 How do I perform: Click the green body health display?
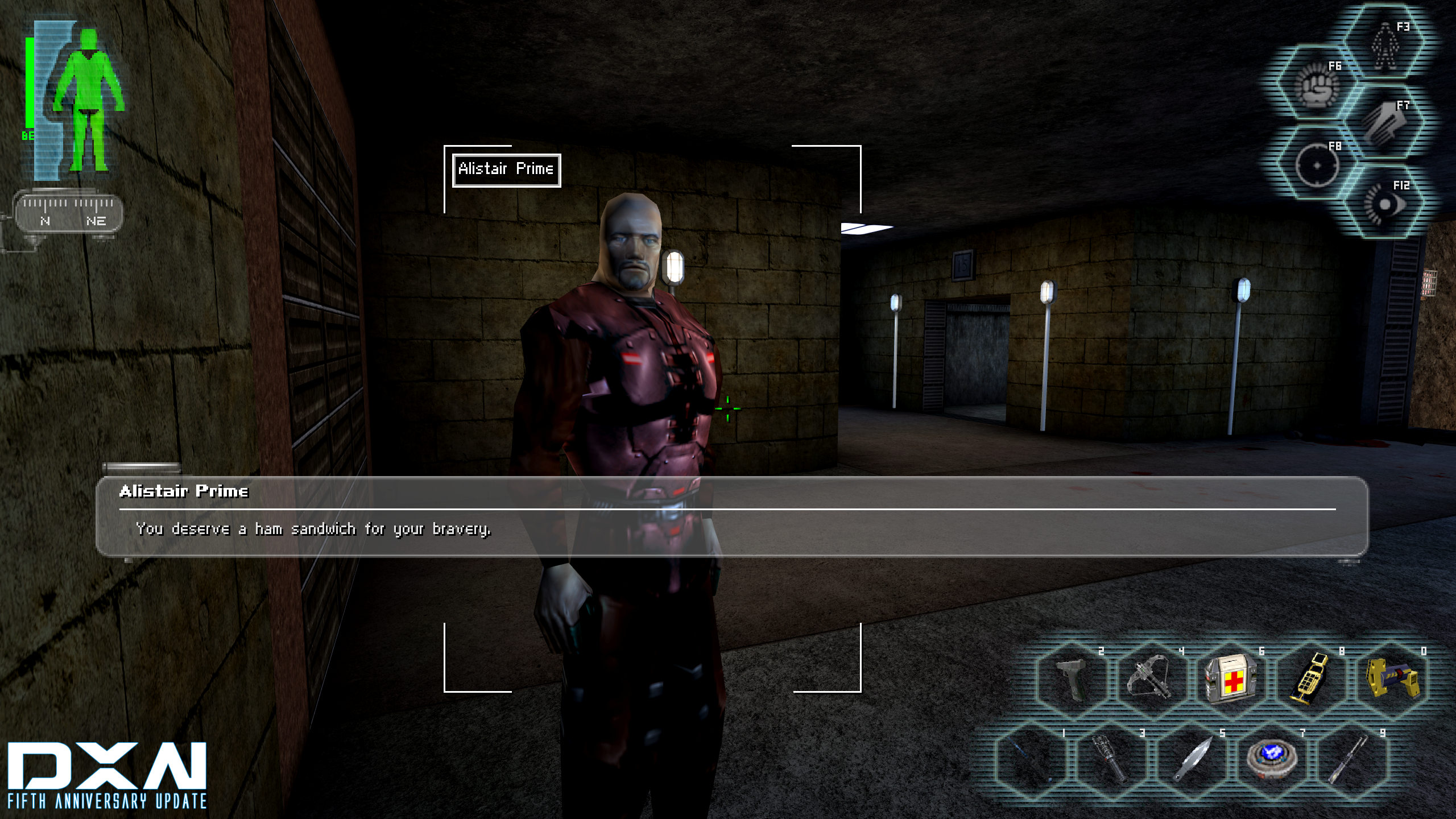click(85, 102)
